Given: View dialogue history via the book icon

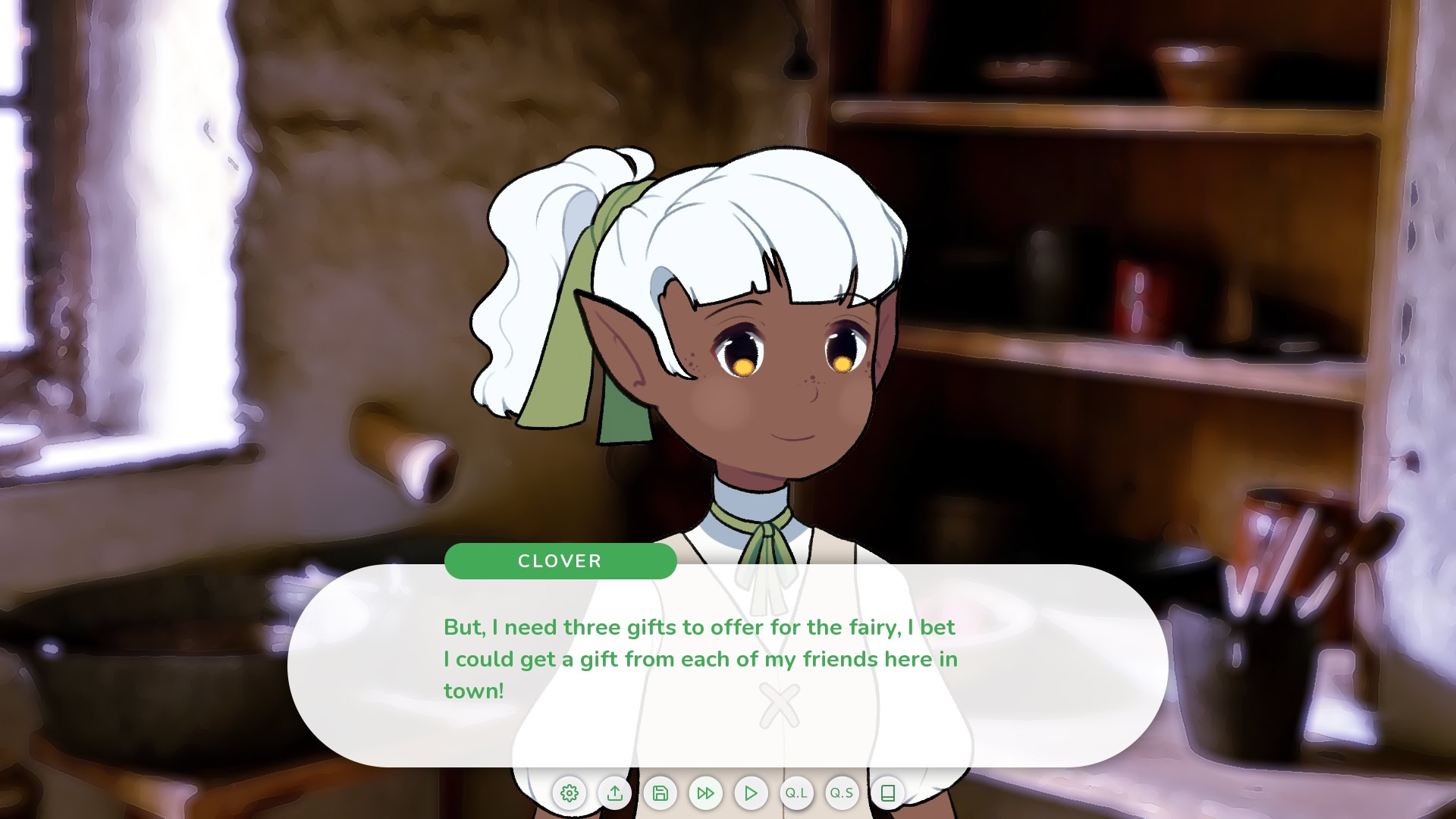Looking at the screenshot, I should coord(888,793).
